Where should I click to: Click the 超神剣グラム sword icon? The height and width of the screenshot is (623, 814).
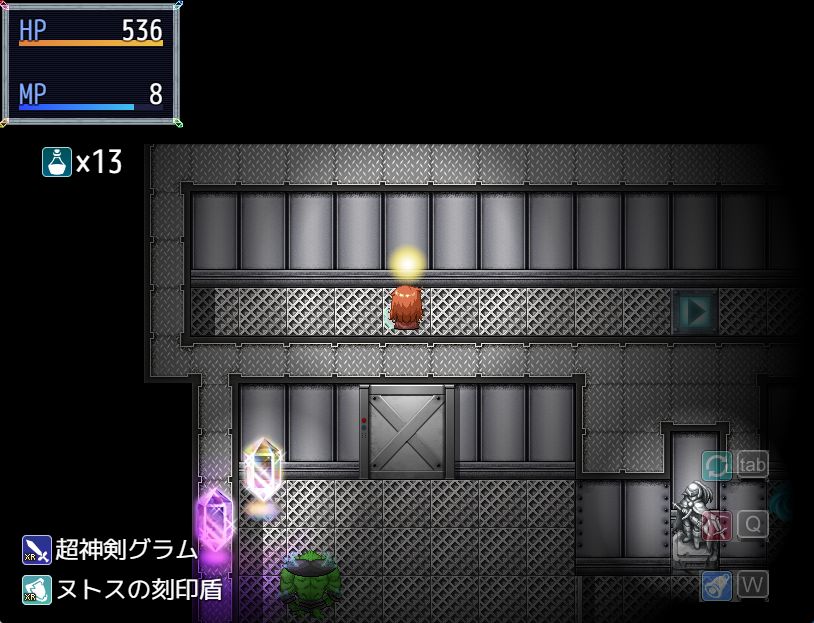click(37, 550)
